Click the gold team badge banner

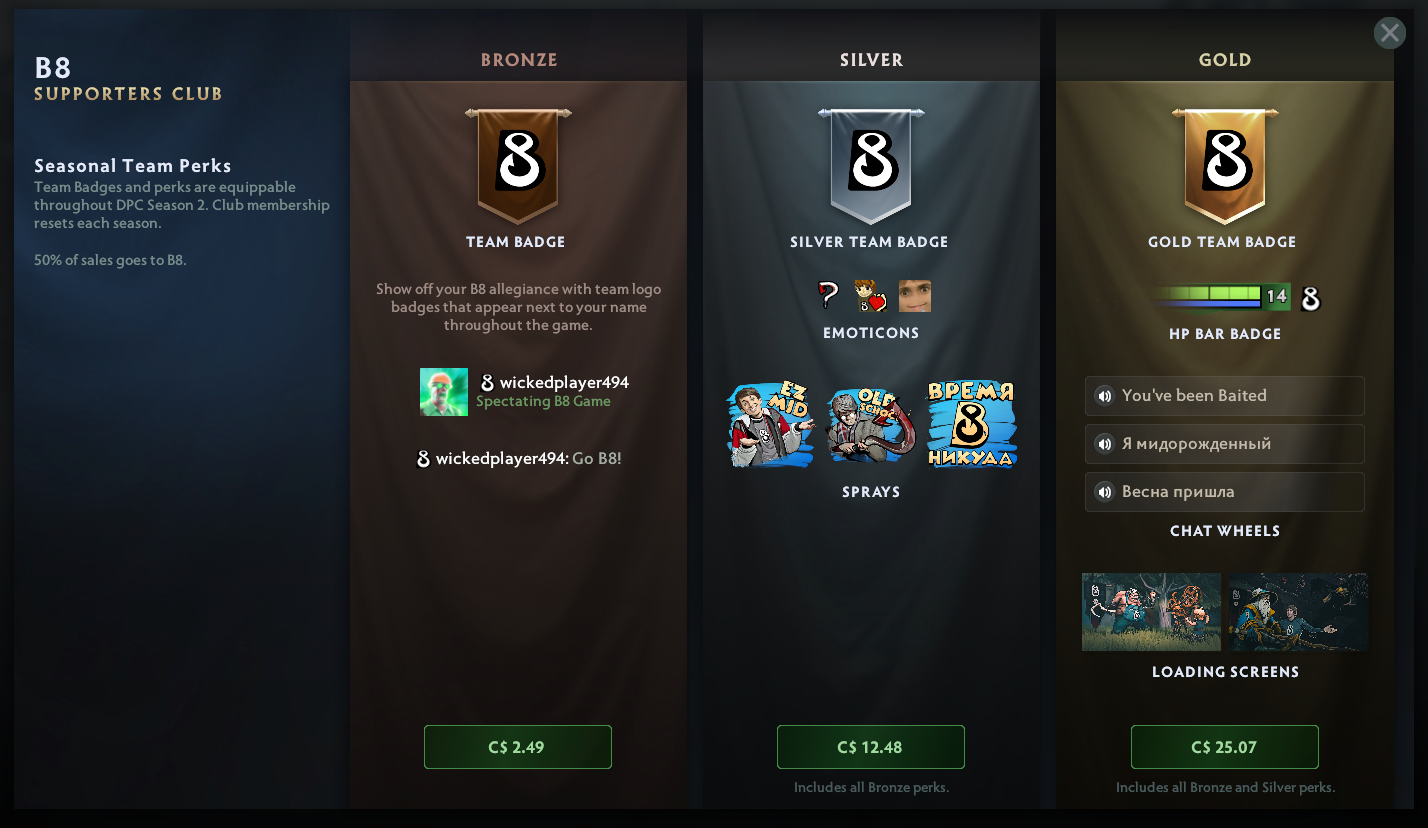pos(1224,165)
